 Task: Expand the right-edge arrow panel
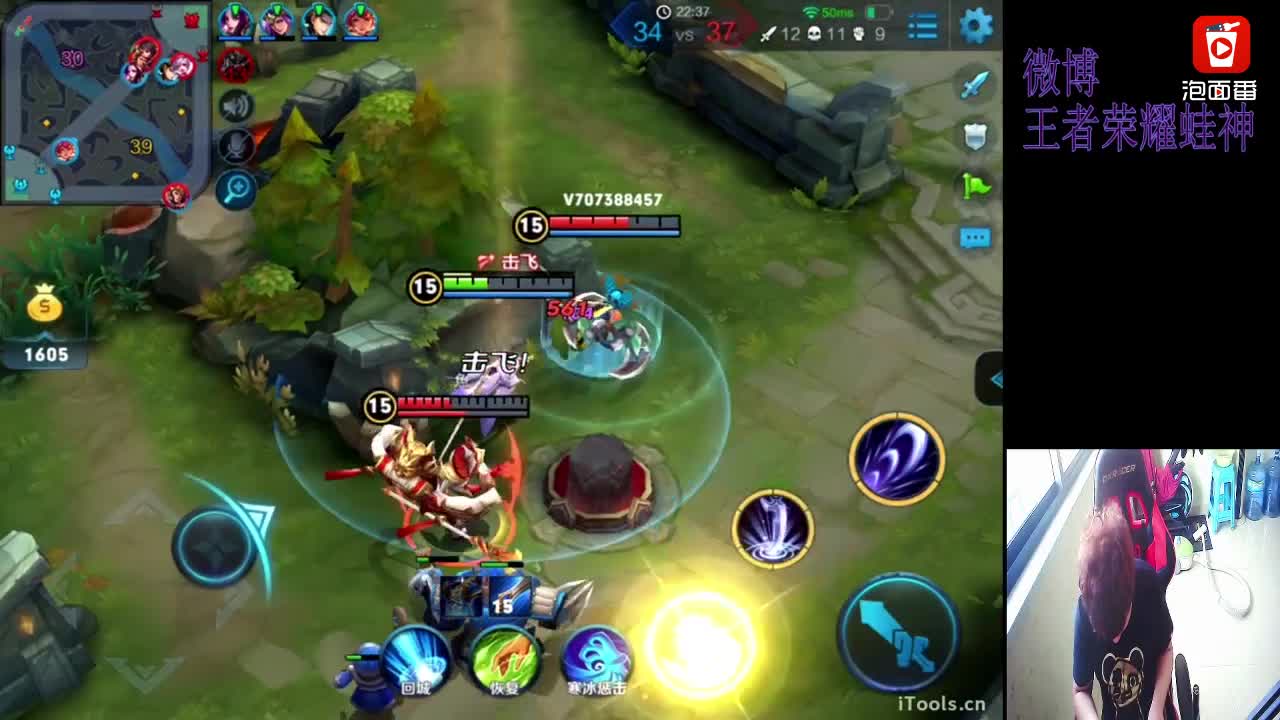point(991,379)
